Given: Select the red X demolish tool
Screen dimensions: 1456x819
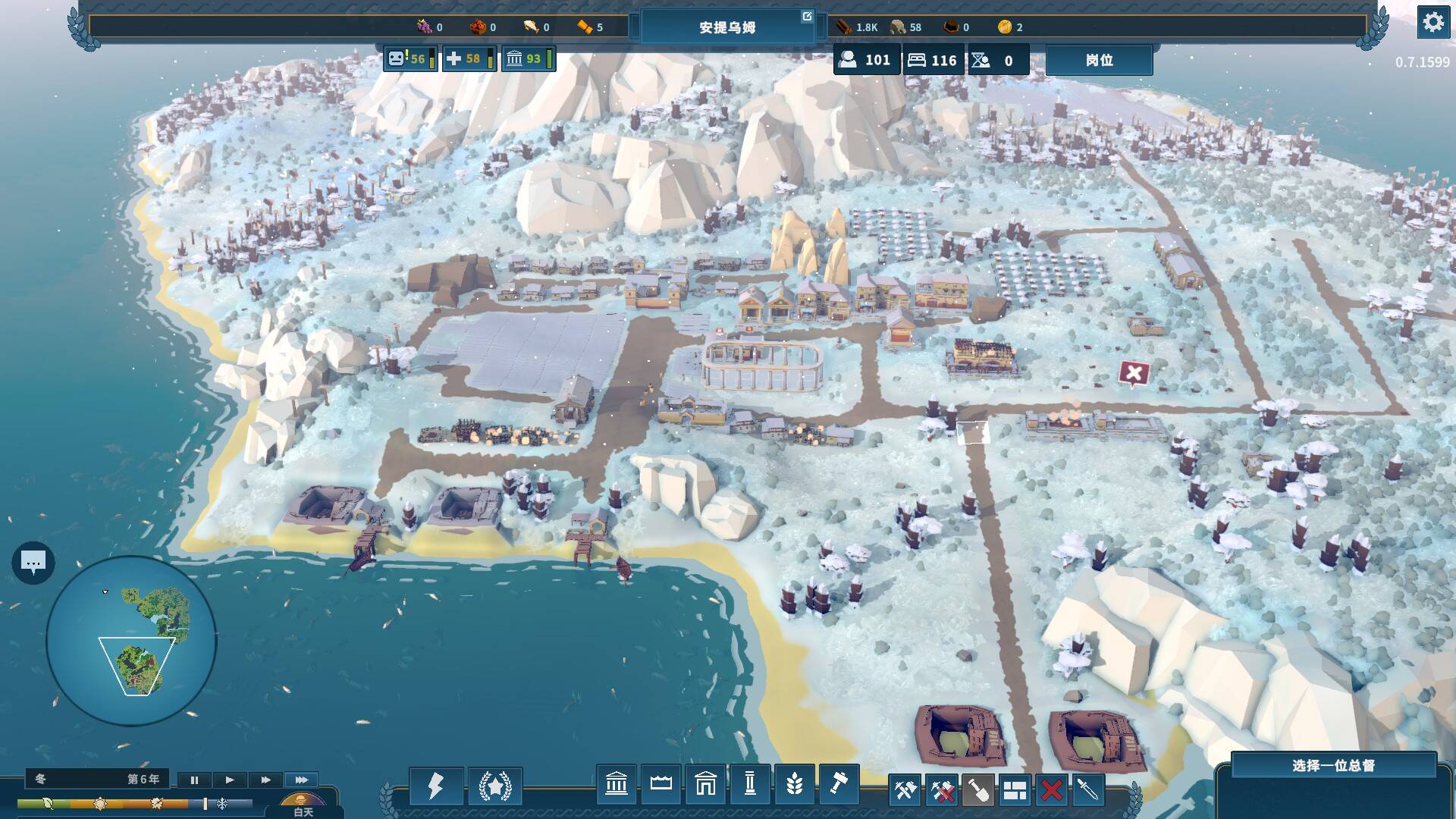Looking at the screenshot, I should point(1051,791).
